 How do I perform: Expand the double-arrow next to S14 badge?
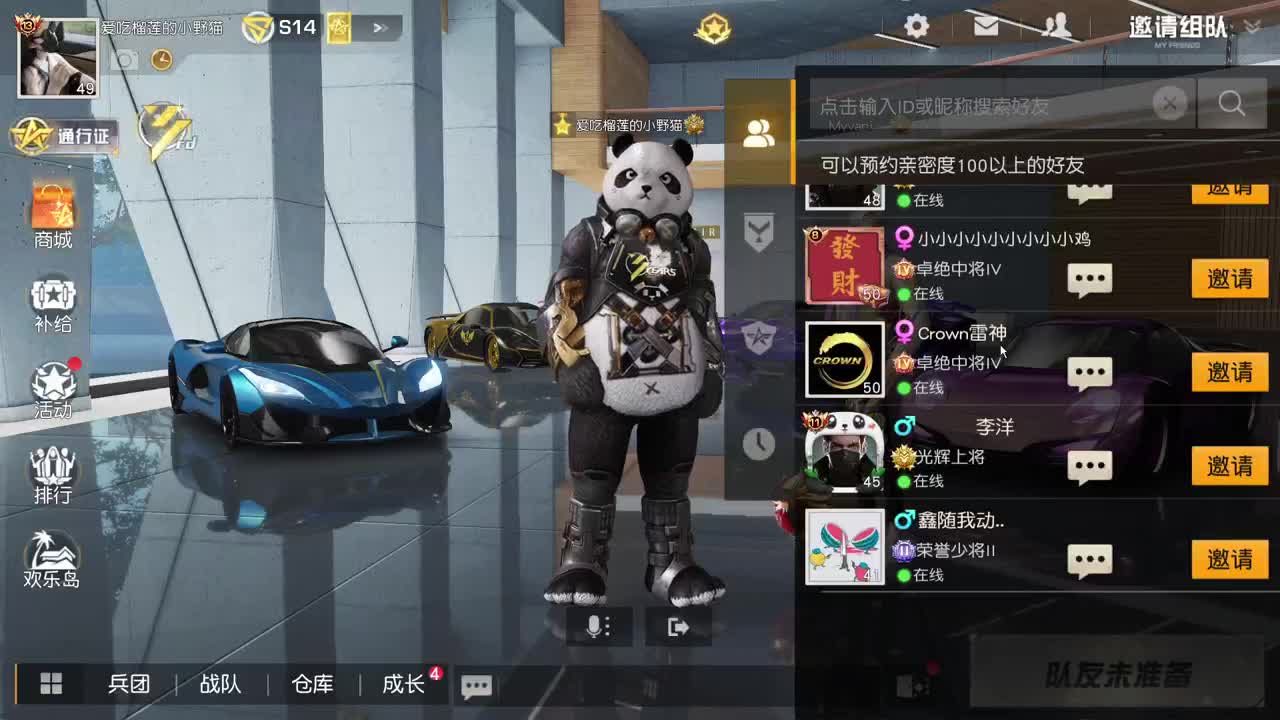tap(380, 27)
